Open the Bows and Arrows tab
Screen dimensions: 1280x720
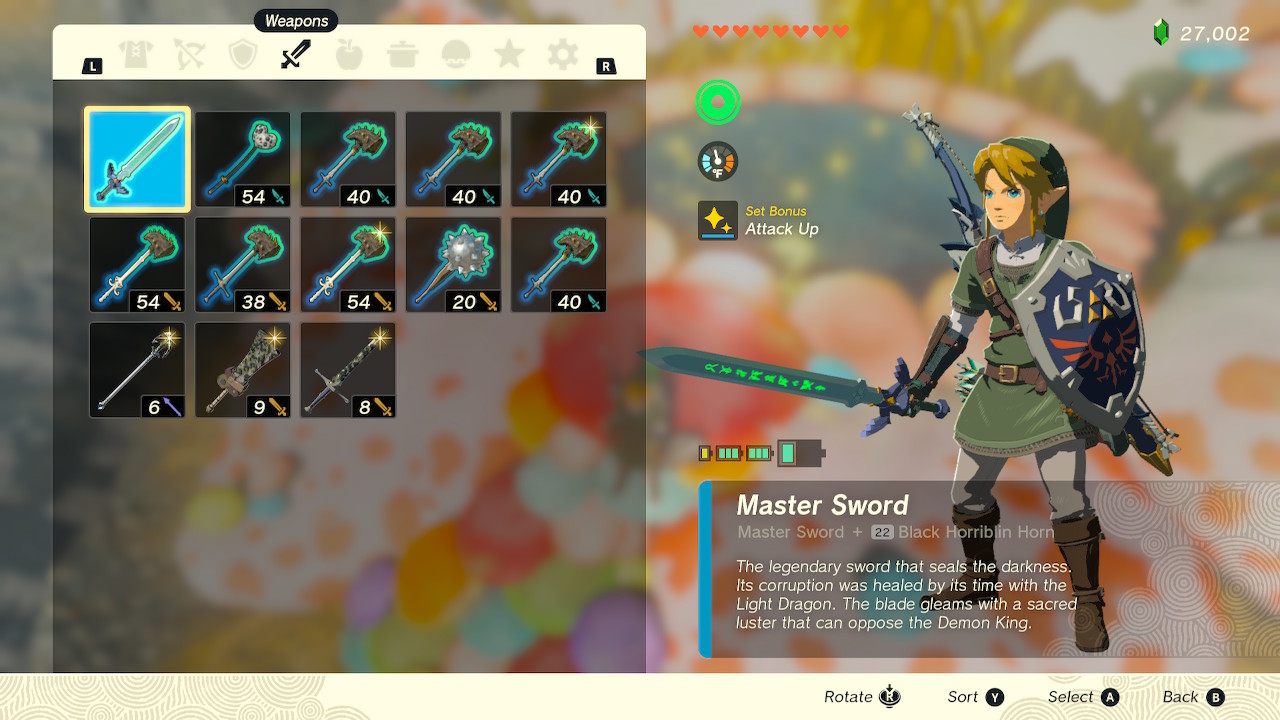pos(189,54)
